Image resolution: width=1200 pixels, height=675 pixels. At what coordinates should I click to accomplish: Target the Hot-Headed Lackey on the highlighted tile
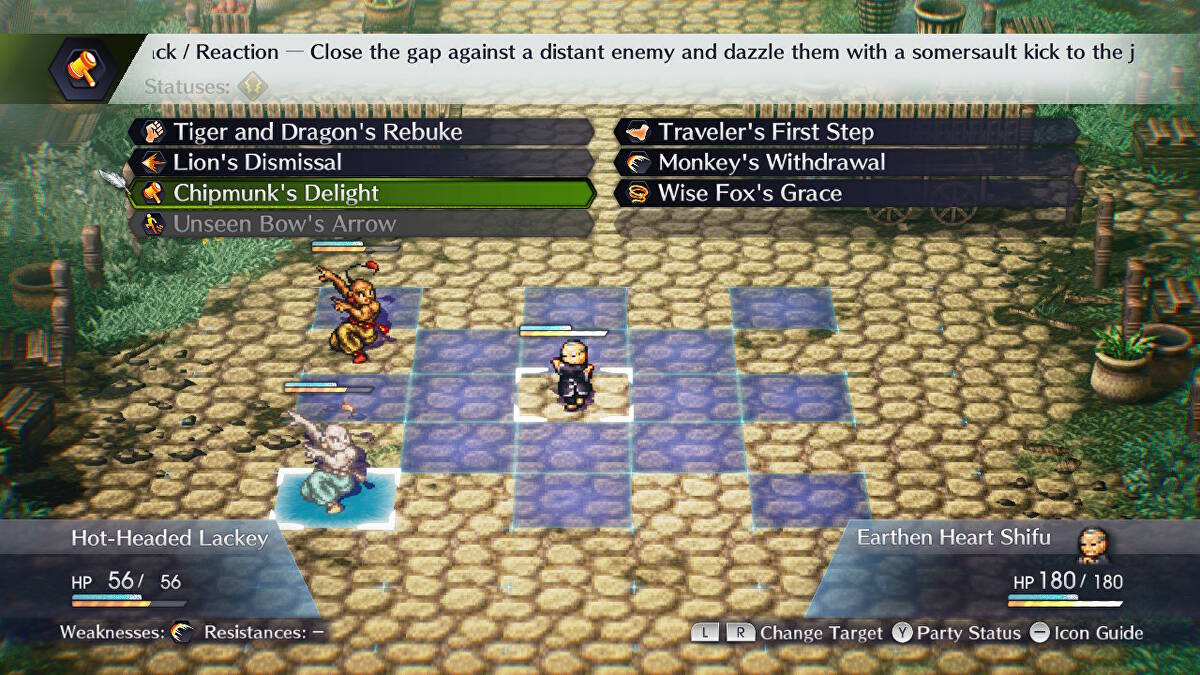pos(332,468)
